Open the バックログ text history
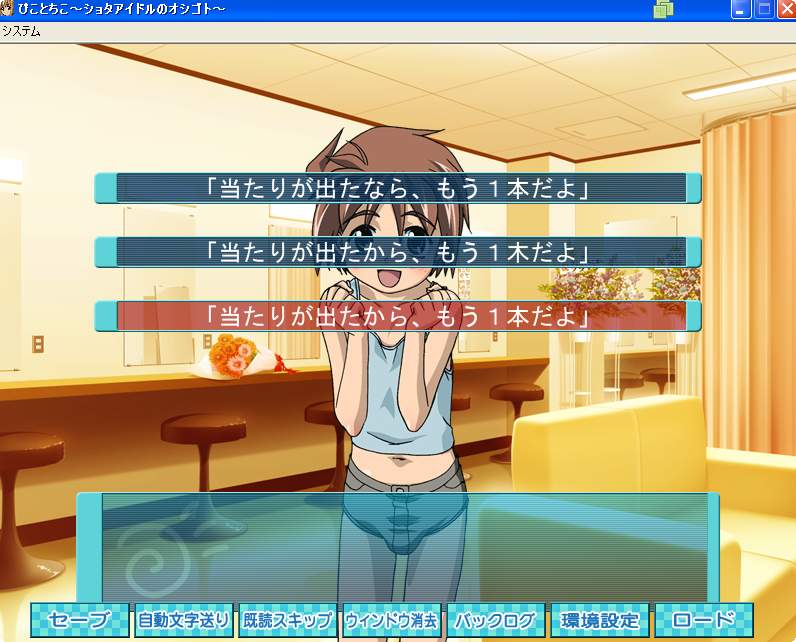 pyautogui.click(x=496, y=620)
